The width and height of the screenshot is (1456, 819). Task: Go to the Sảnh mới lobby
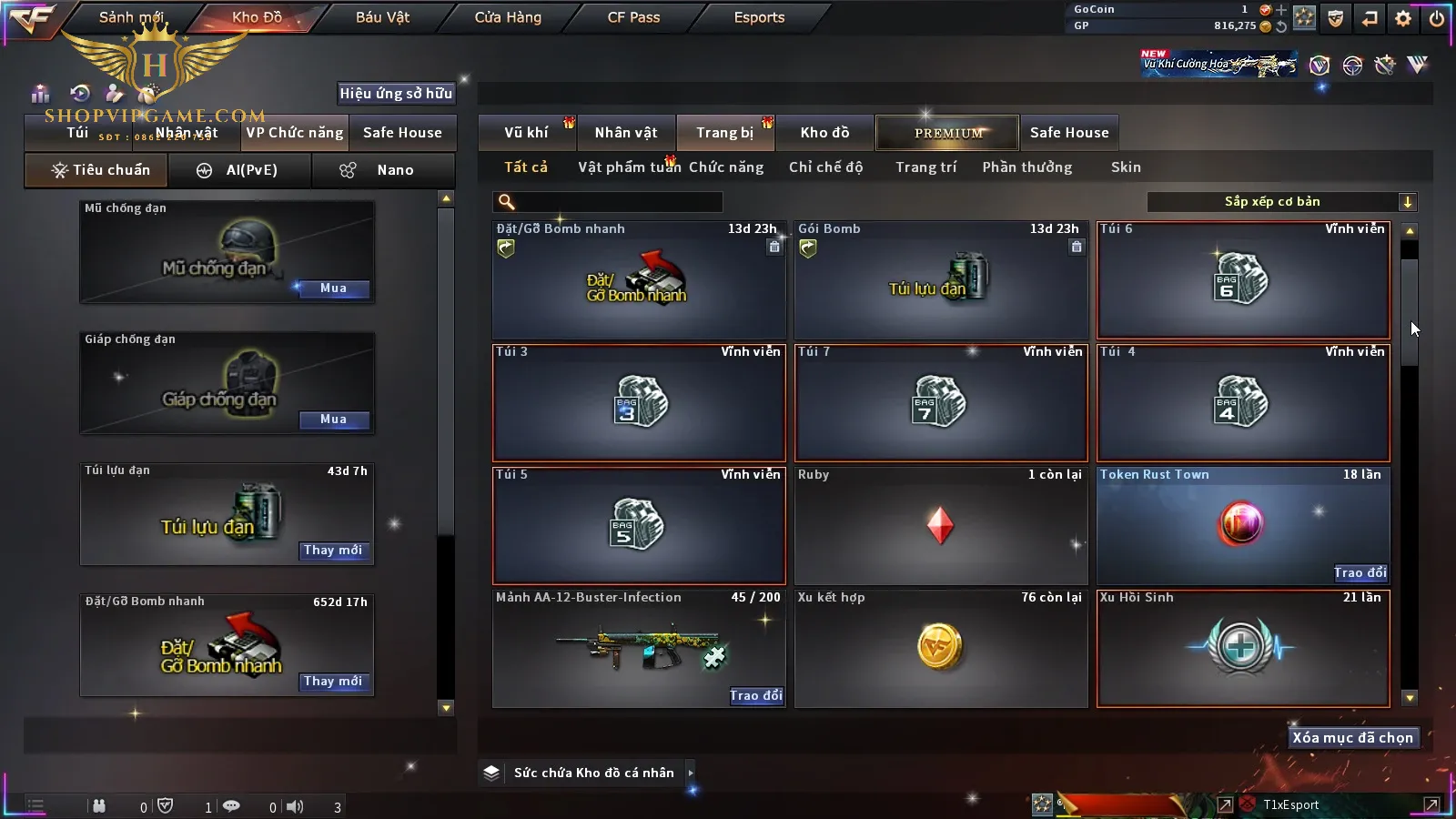(131, 17)
